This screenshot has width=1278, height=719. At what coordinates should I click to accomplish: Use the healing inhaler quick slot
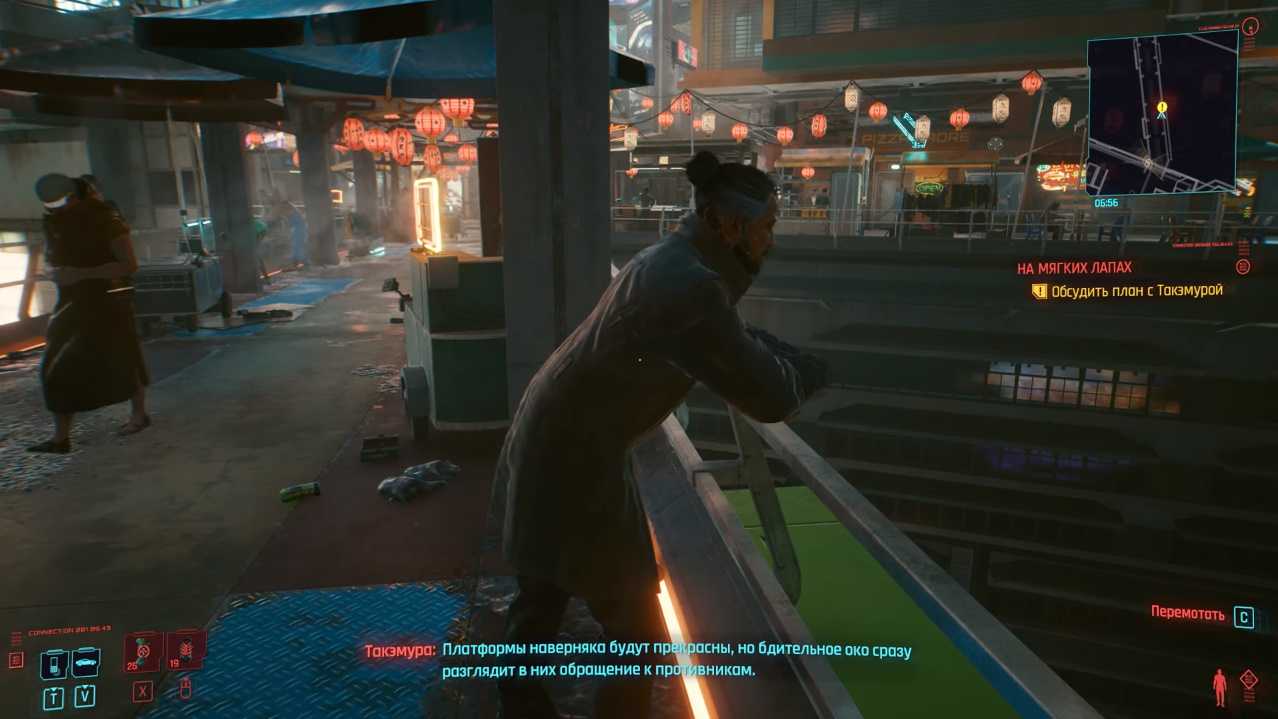(143, 653)
